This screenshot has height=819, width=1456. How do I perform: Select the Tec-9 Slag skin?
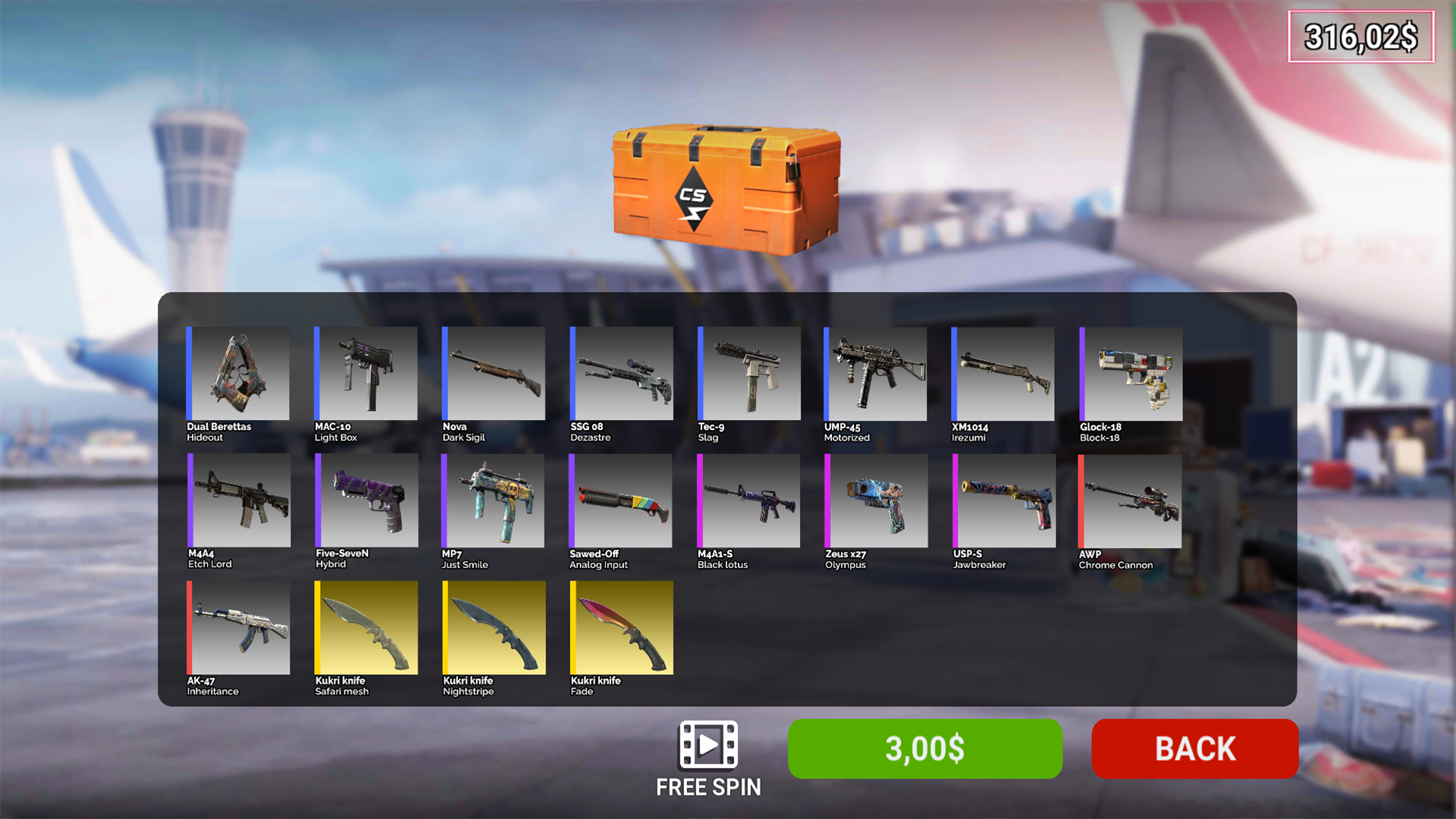coord(748,374)
